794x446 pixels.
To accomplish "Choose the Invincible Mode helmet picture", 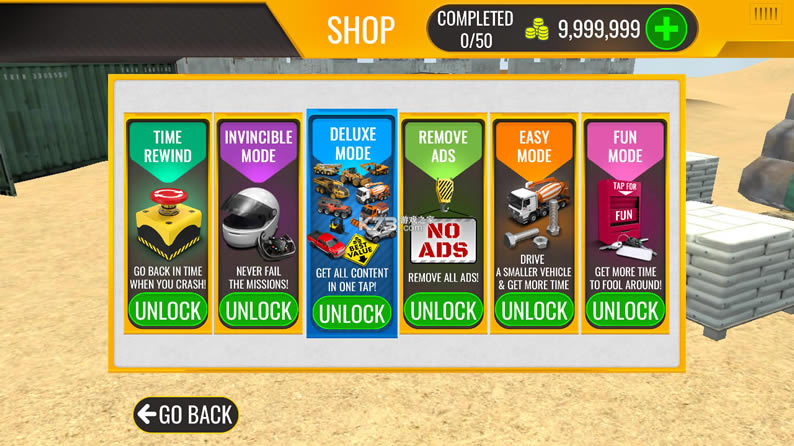I will [x=256, y=223].
